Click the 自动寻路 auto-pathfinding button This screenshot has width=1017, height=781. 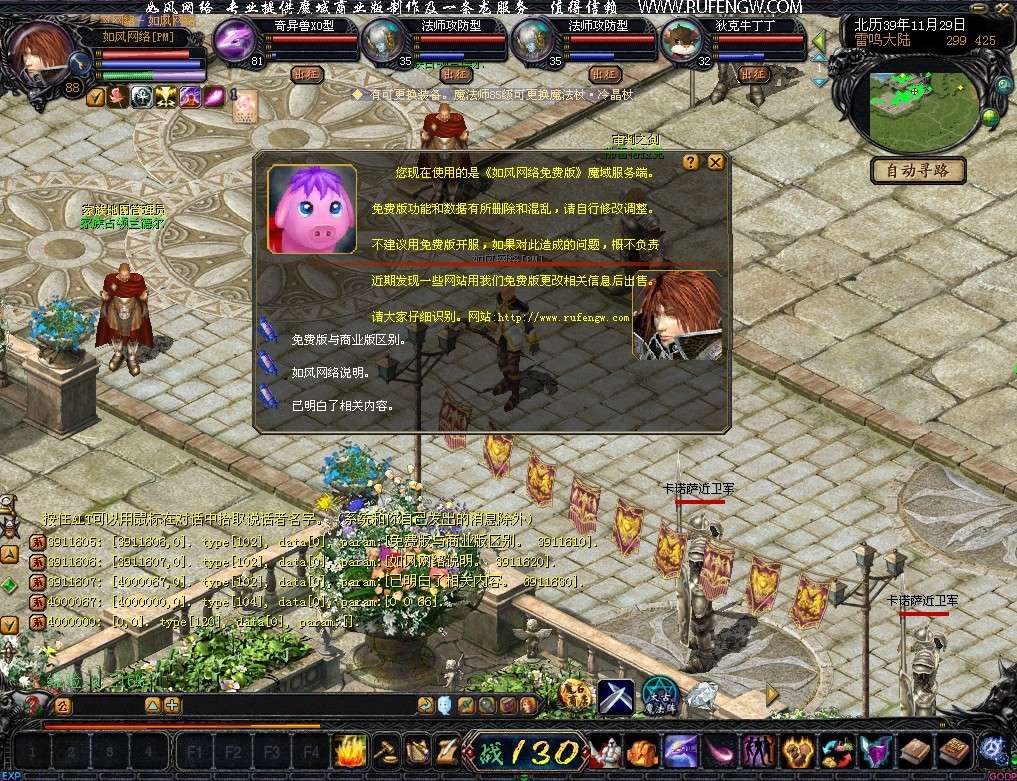click(x=918, y=171)
